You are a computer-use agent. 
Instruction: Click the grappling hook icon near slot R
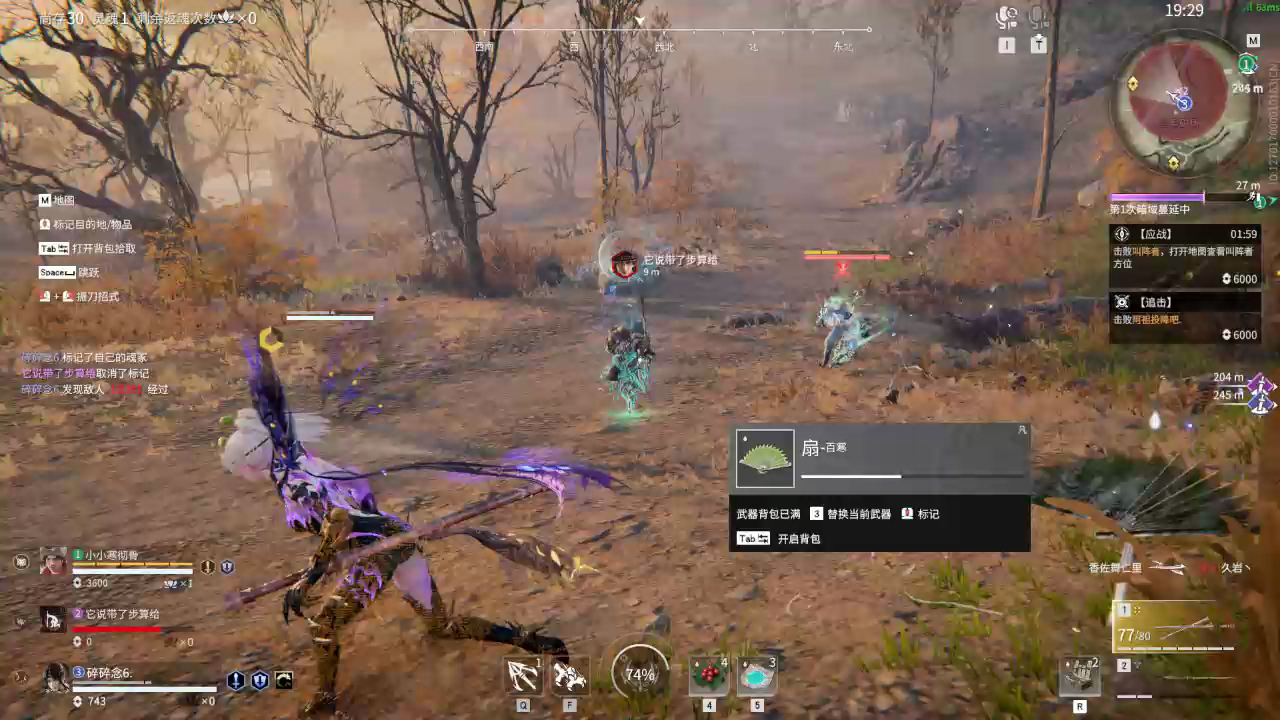(x=1081, y=675)
